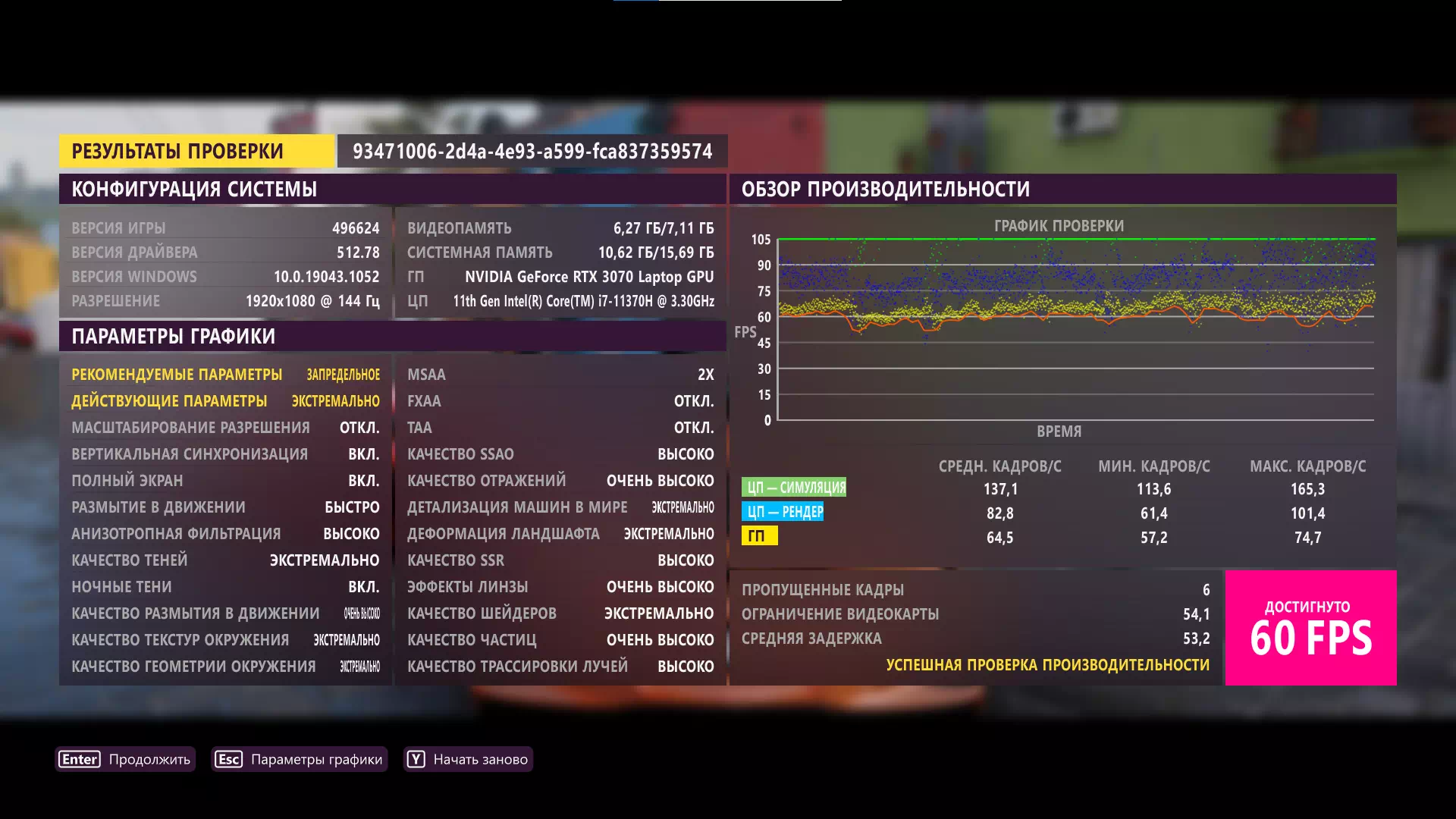Click the Esc key icon near Параметры графики
The image size is (1456, 819).
click(228, 758)
